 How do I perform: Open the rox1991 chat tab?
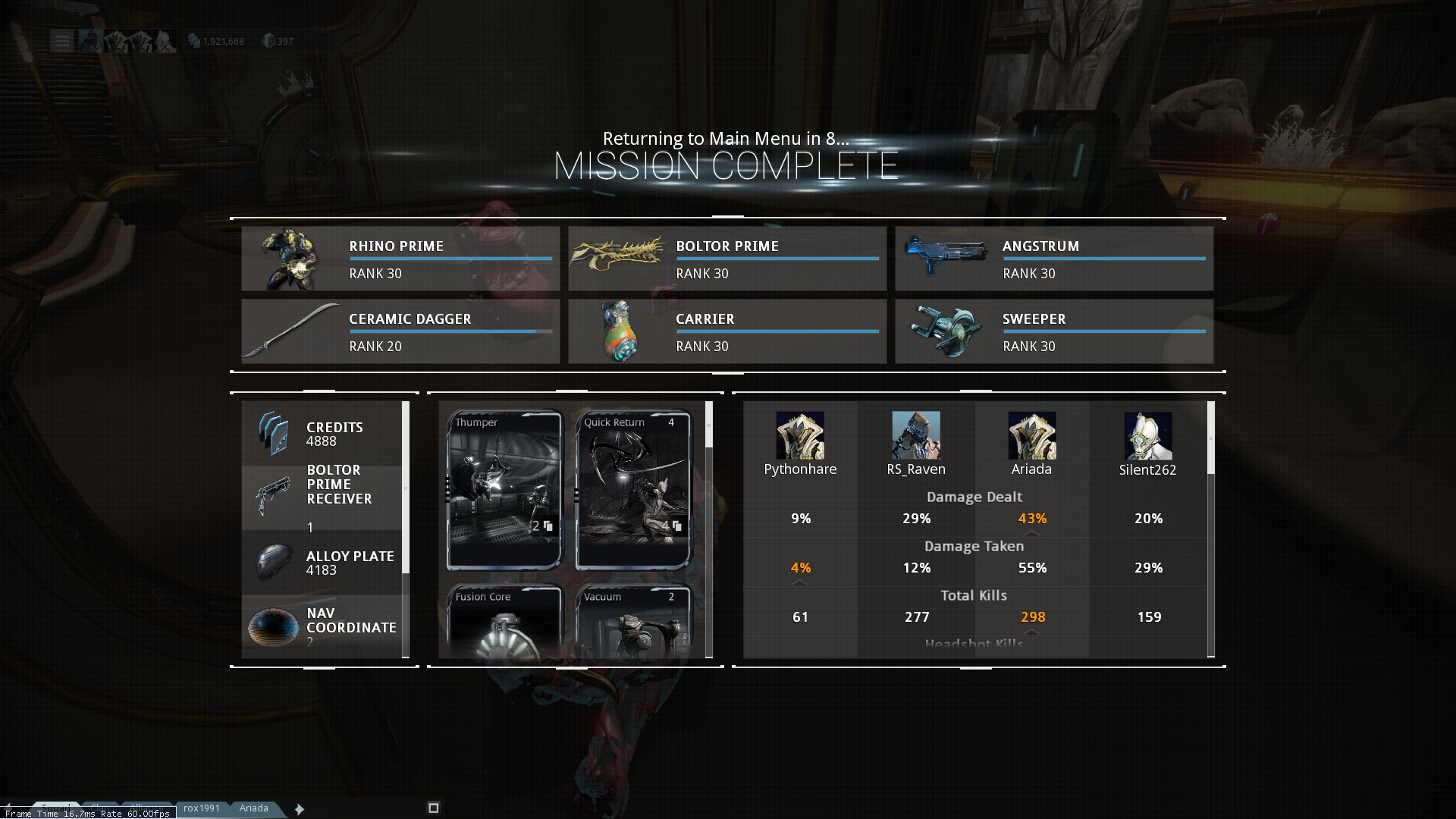202,808
